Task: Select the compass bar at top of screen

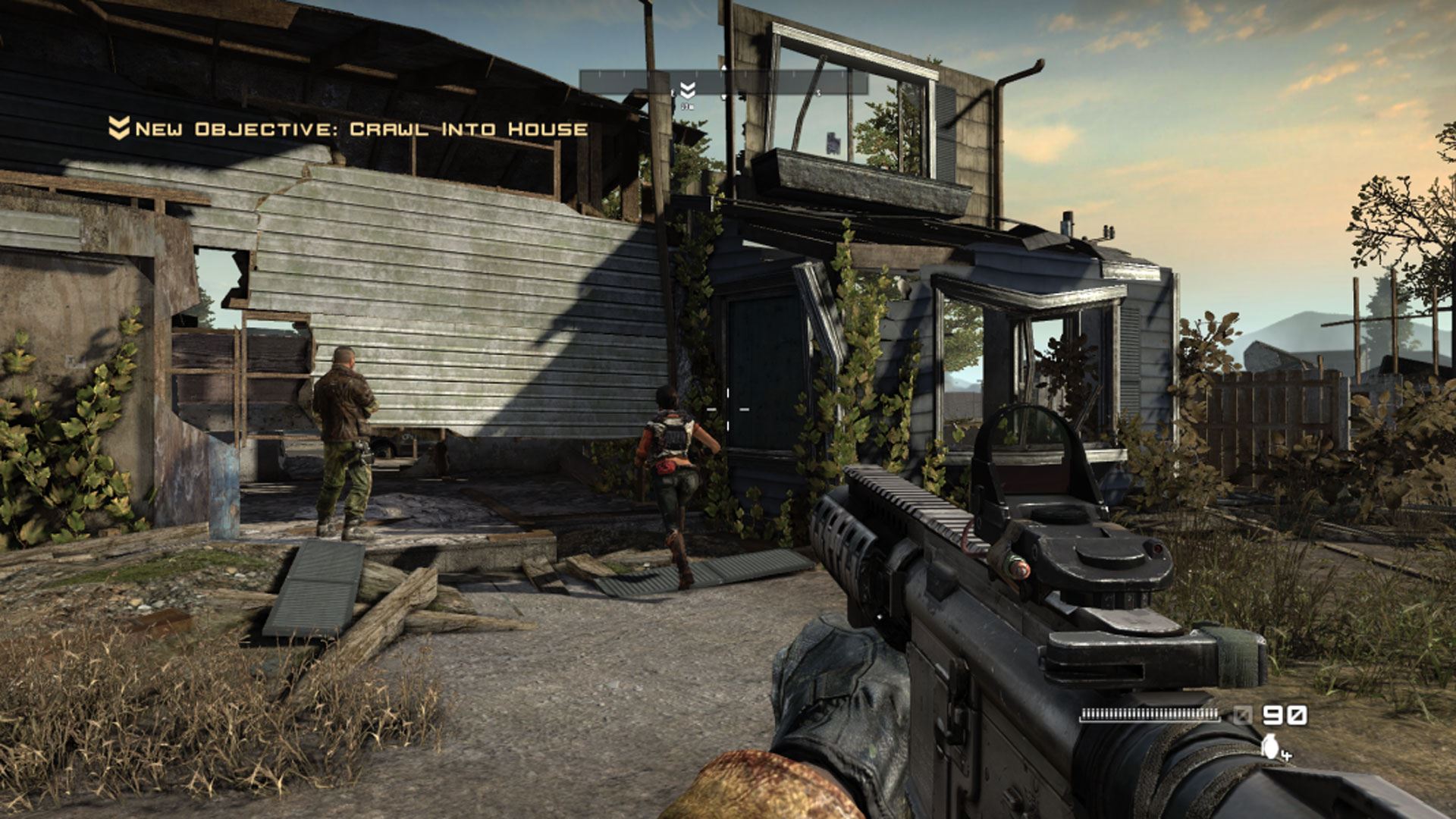Action: (723, 82)
